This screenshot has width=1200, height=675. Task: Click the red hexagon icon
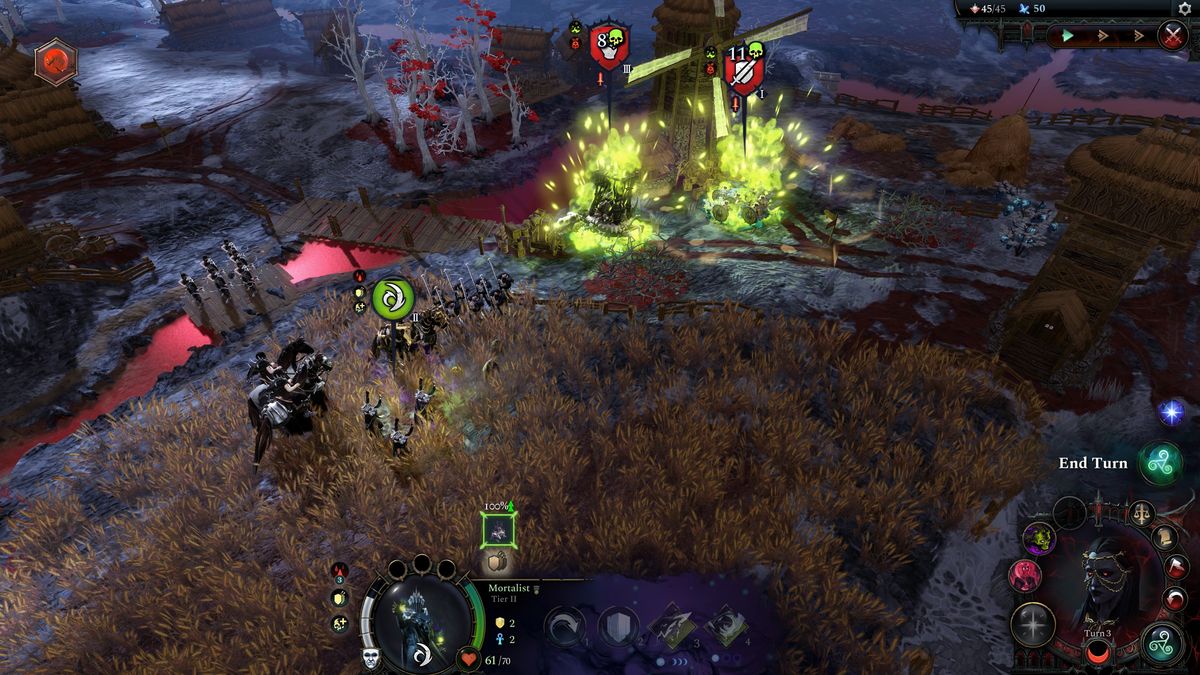coord(55,62)
